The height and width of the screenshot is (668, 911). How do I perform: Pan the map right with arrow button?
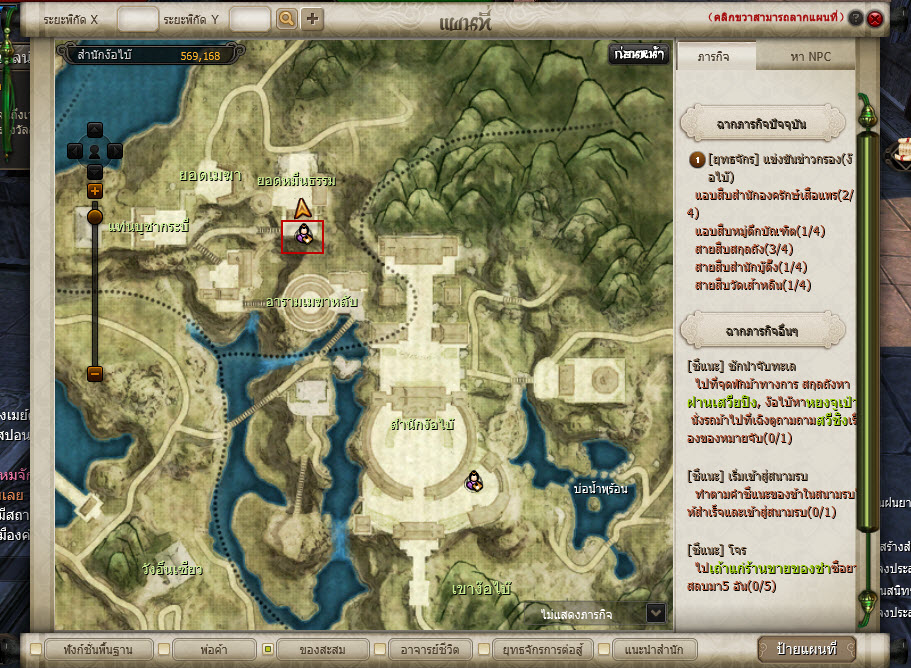click(x=116, y=151)
